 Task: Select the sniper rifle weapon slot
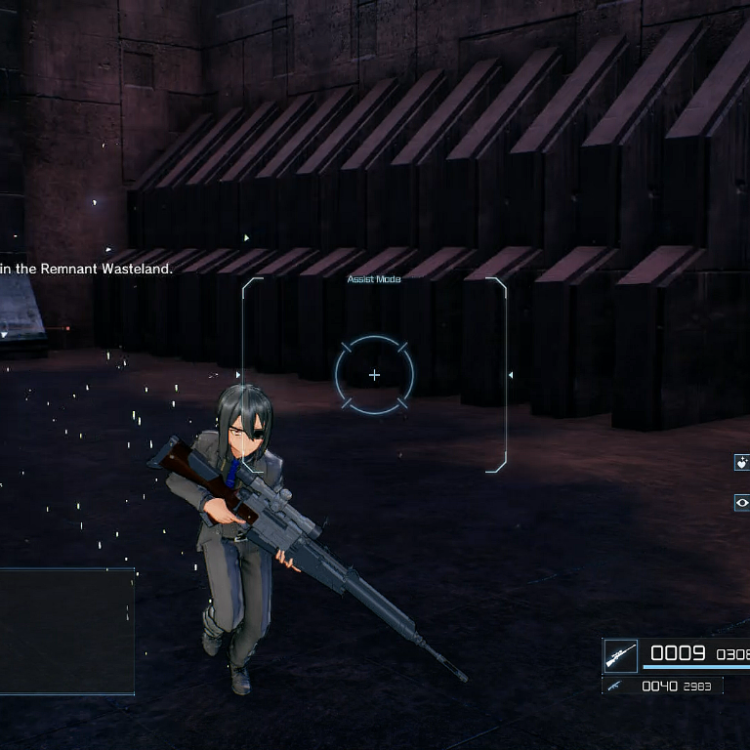pyautogui.click(x=621, y=656)
